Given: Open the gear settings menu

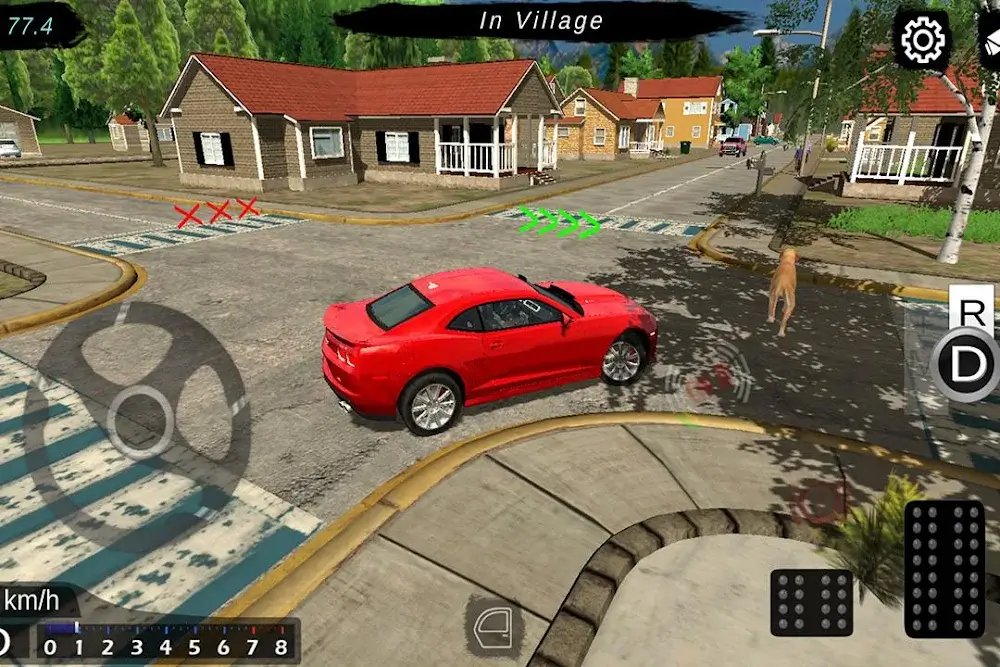Looking at the screenshot, I should (x=921, y=41).
